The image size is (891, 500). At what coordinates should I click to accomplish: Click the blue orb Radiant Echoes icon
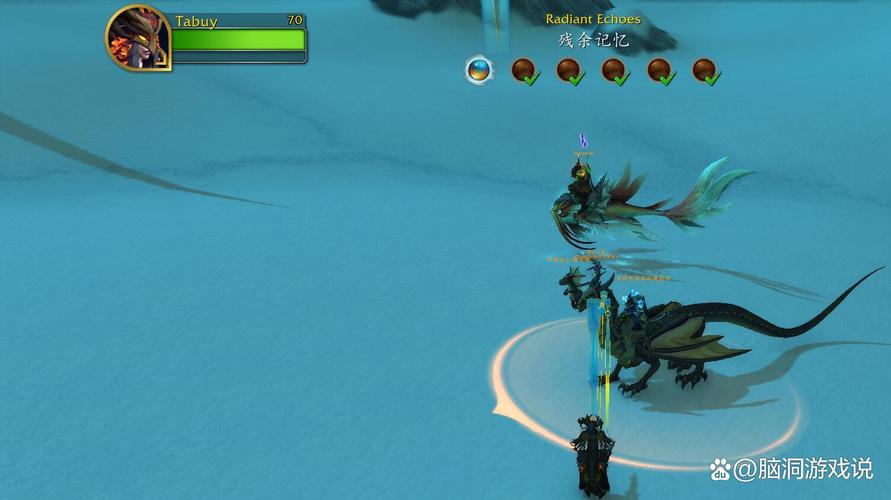[480, 70]
